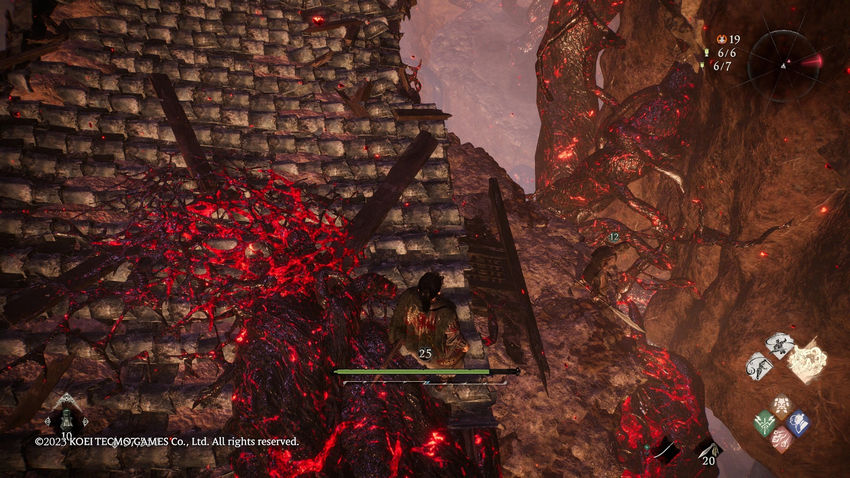Choose the brown earth wizardry spell
Viewport: 850px width, 478px height.
(781, 406)
